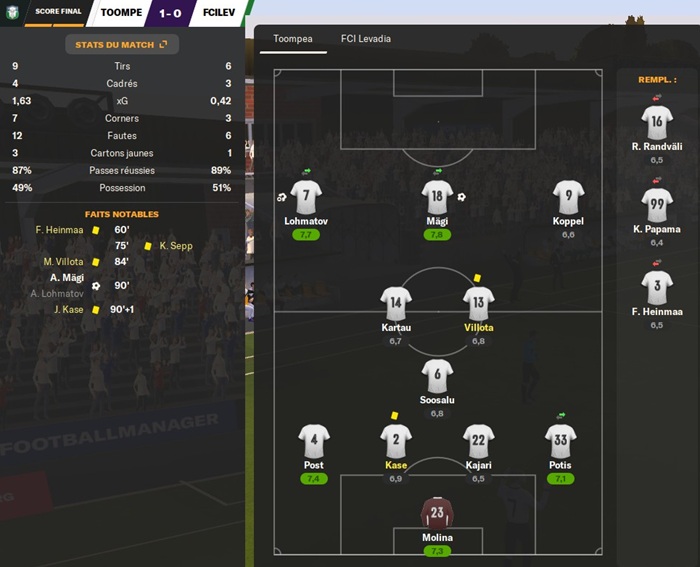Select Potis's number 33 shirt
Image resolution: width=700 pixels, height=567 pixels.
[x=561, y=440]
